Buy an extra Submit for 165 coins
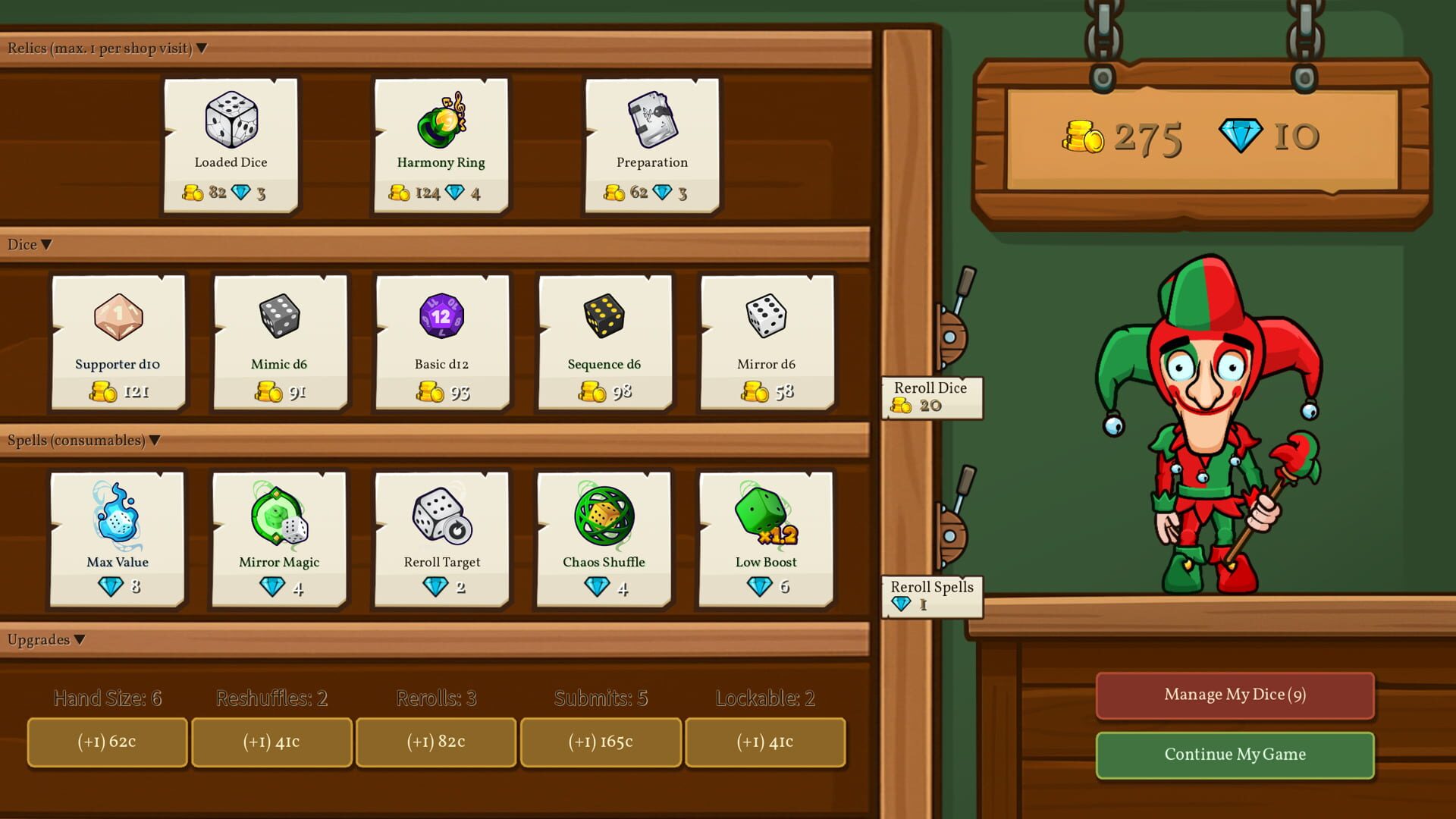This screenshot has width=1456, height=819. (x=600, y=742)
